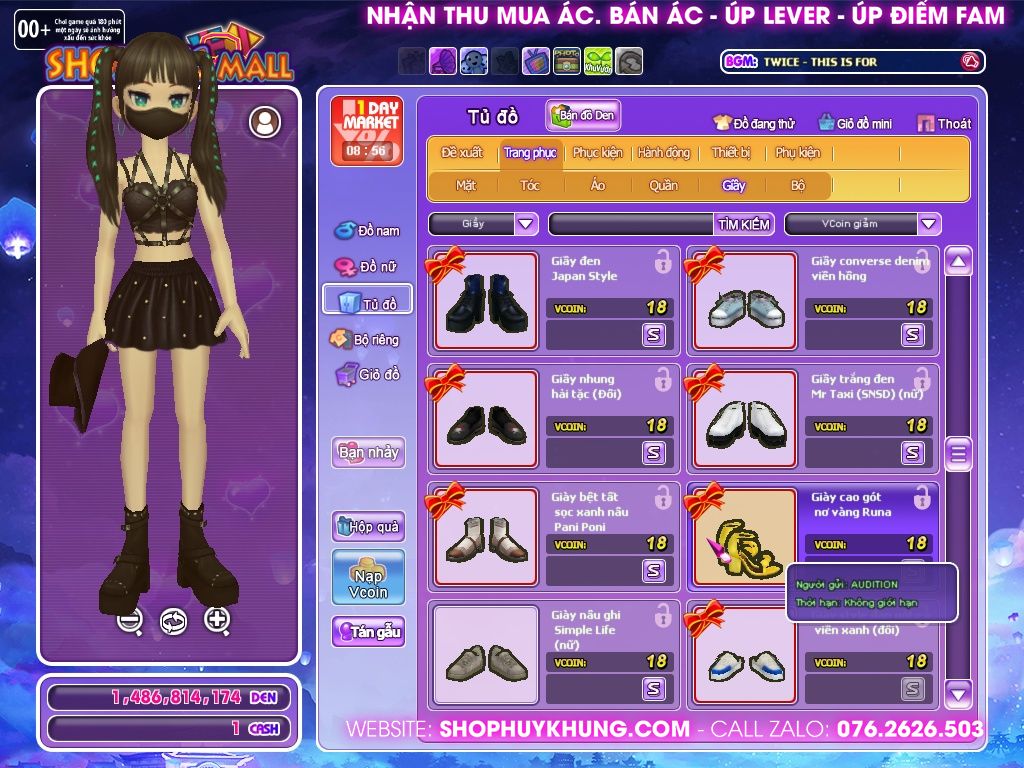
Task: Select the Phục kiện tab
Action: tap(597, 153)
